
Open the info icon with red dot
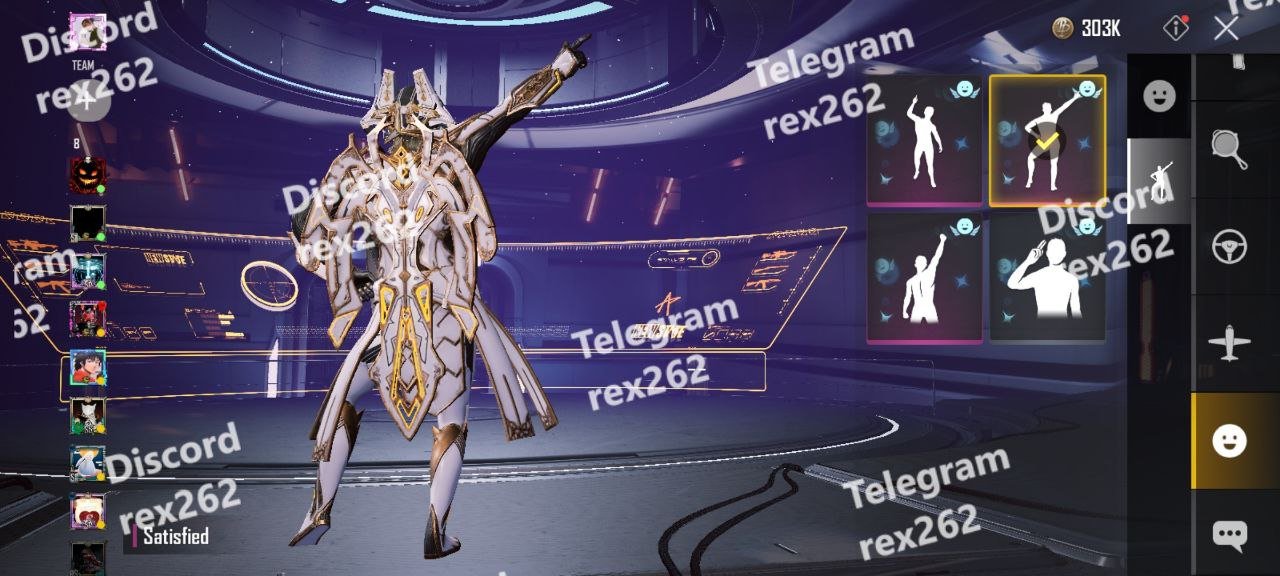pyautogui.click(x=1176, y=28)
